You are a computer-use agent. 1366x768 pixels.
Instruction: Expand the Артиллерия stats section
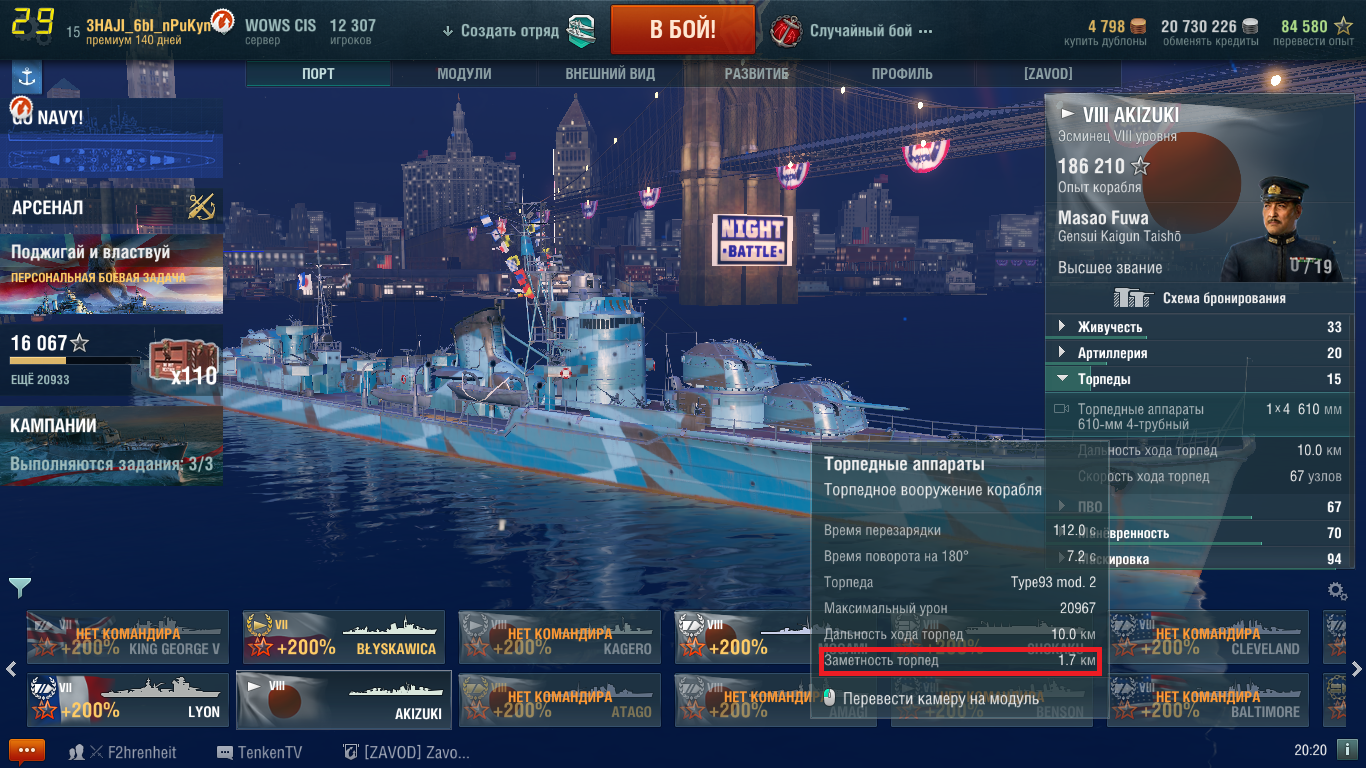coord(1112,353)
